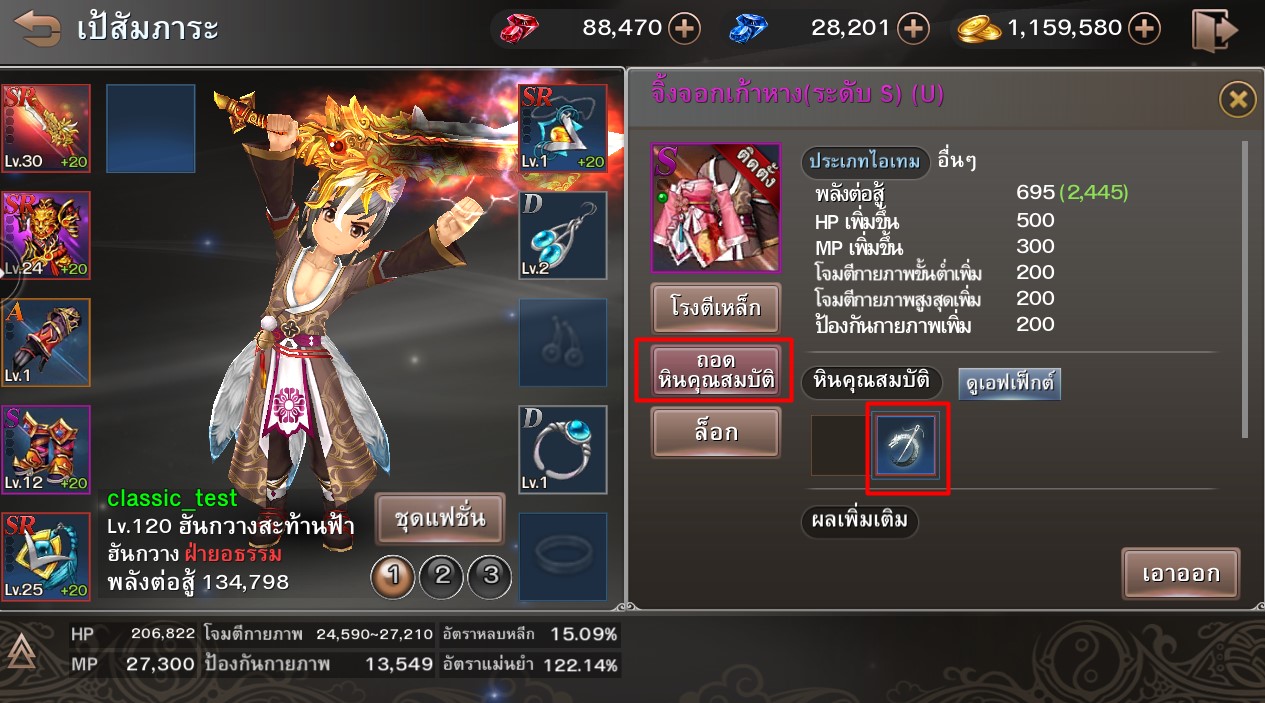Exit through the door icon
This screenshot has height=703, width=1265.
click(x=1215, y=29)
